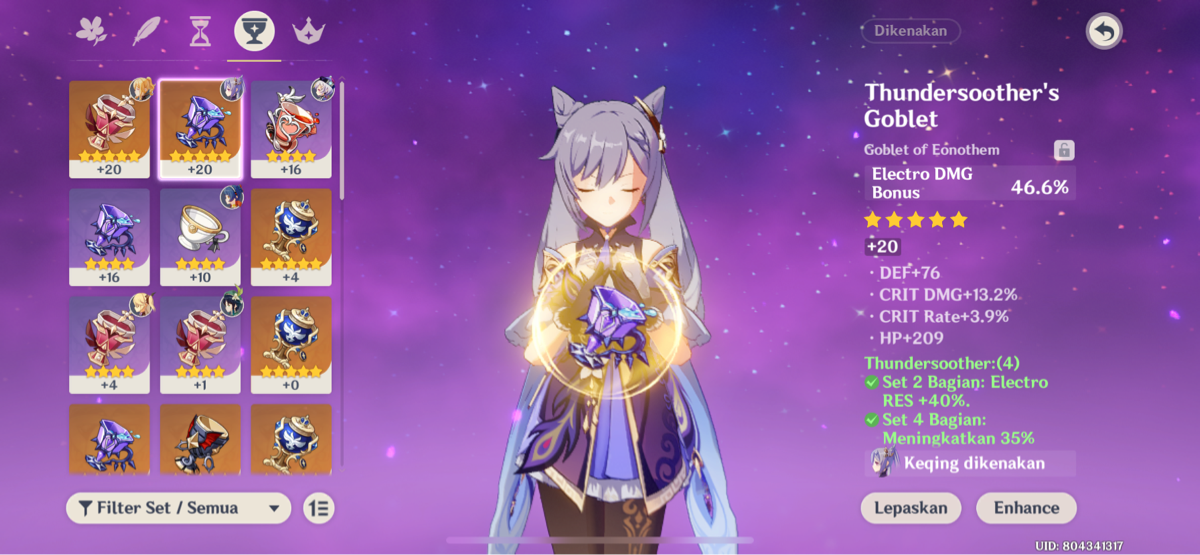Pick the blue goblet at +4
This screenshot has height=555, width=1200.
pyautogui.click(x=291, y=236)
